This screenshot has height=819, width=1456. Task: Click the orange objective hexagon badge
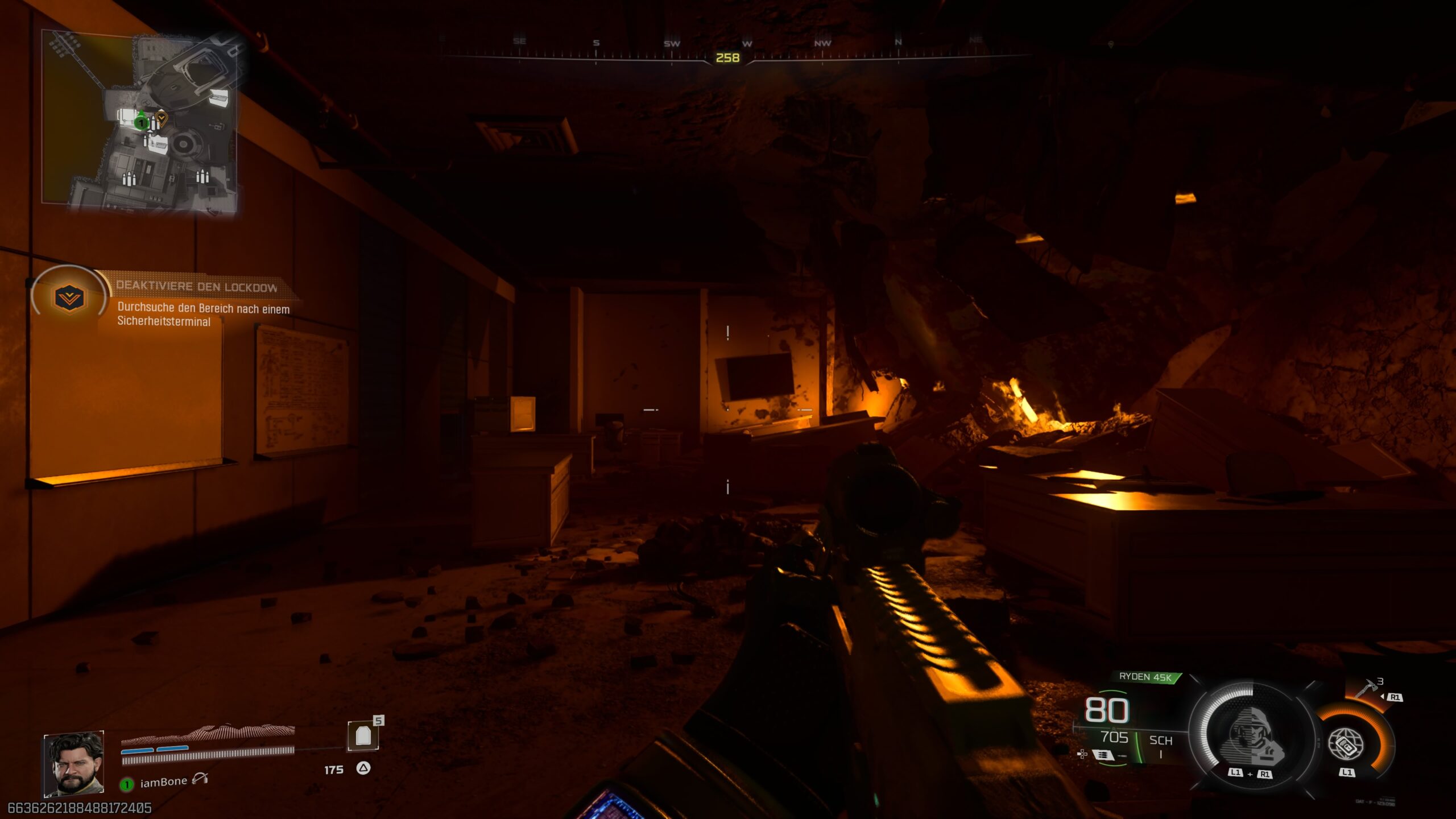(69, 297)
